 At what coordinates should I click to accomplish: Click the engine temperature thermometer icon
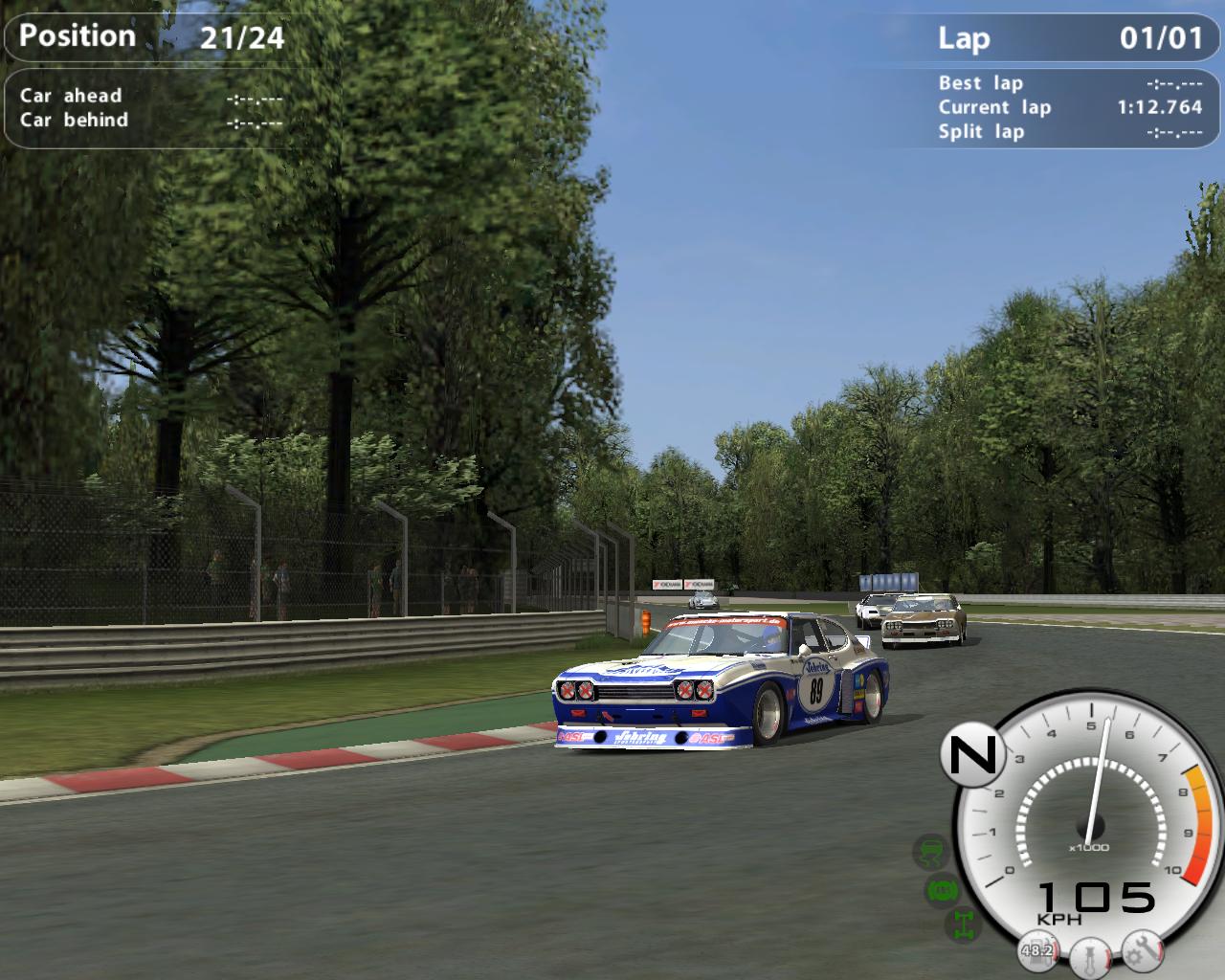coord(1090,955)
